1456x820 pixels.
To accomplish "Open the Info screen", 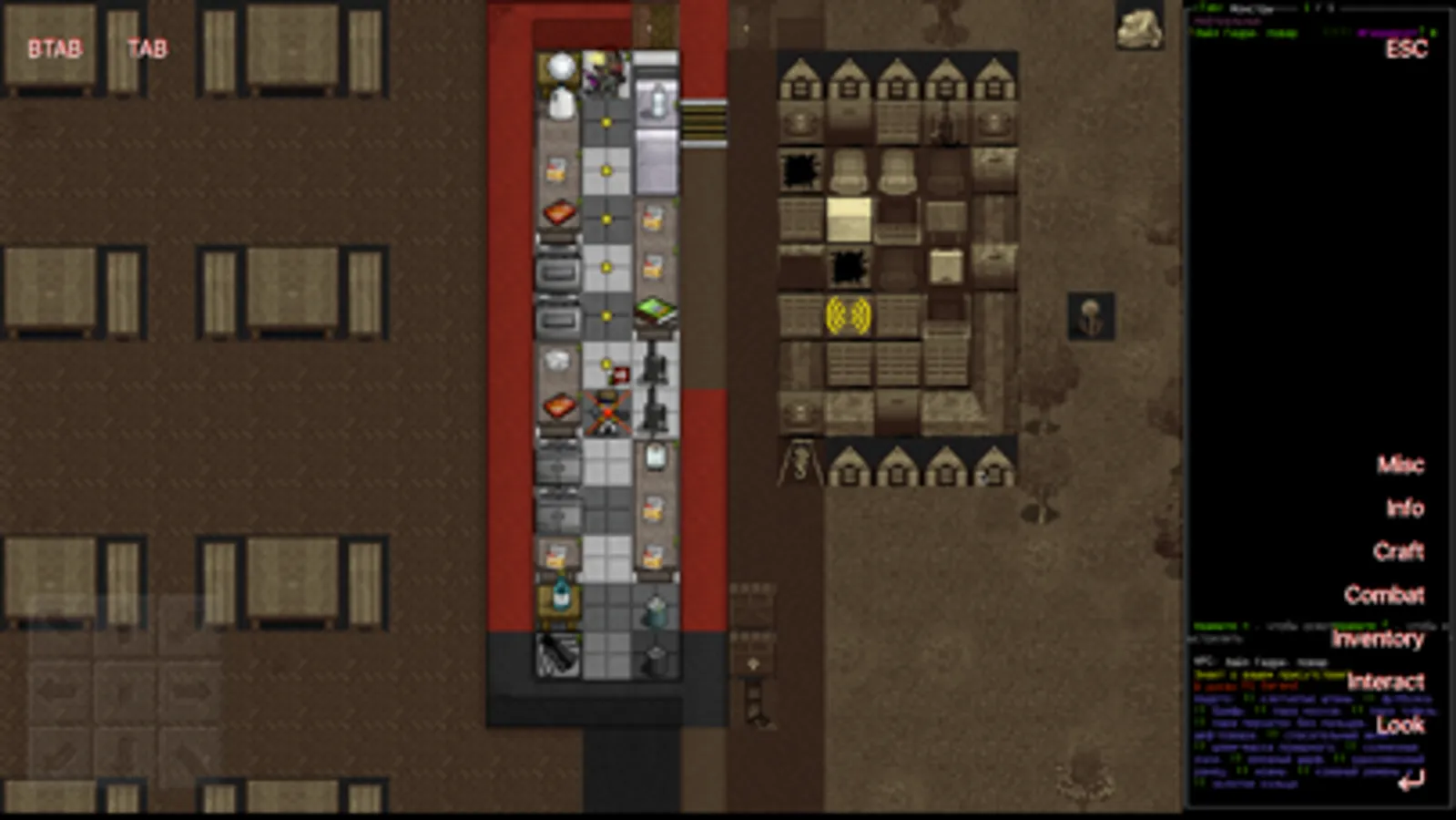I will 1405,509.
